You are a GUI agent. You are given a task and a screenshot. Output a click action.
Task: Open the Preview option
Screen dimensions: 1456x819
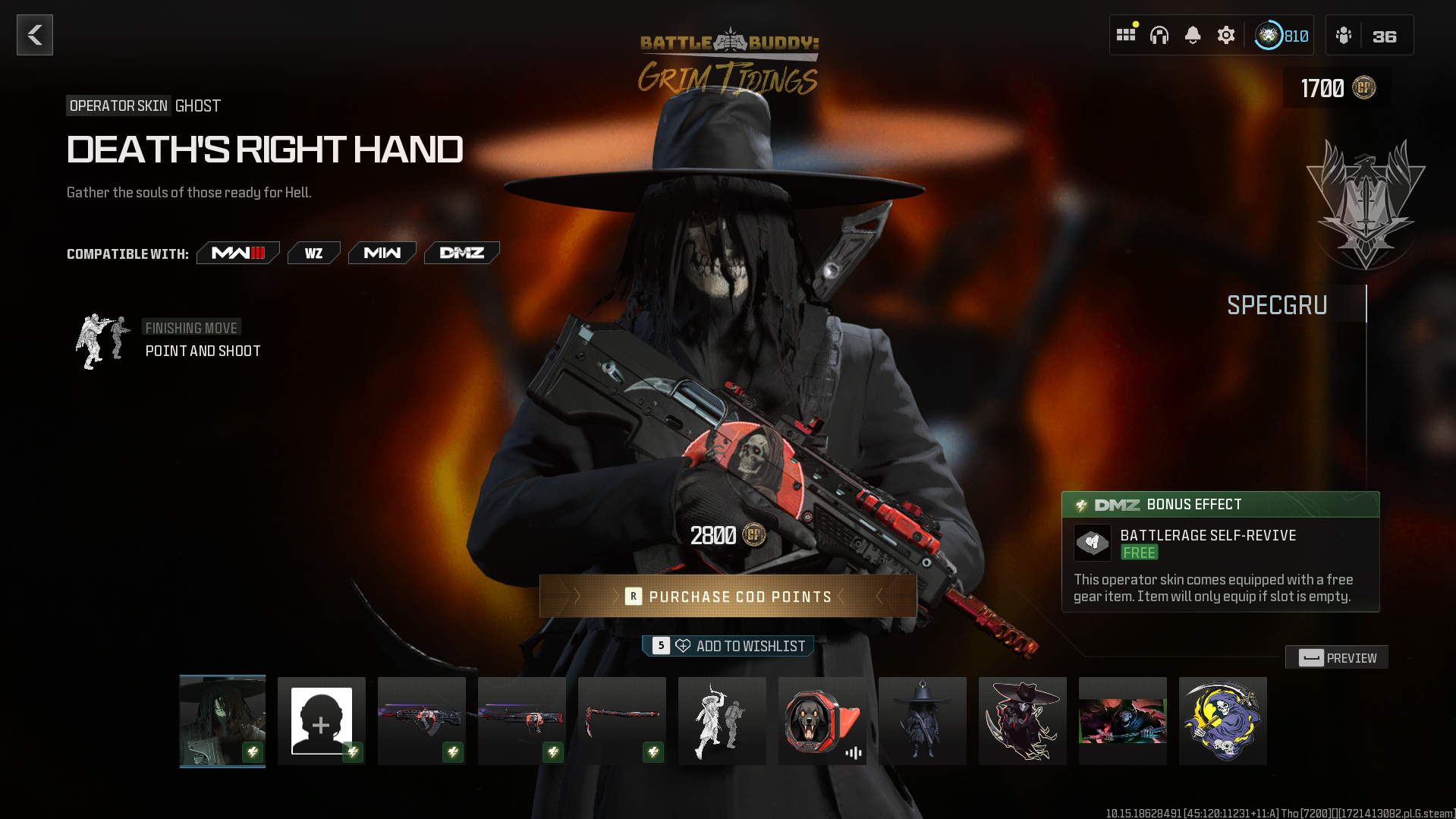click(x=1337, y=658)
